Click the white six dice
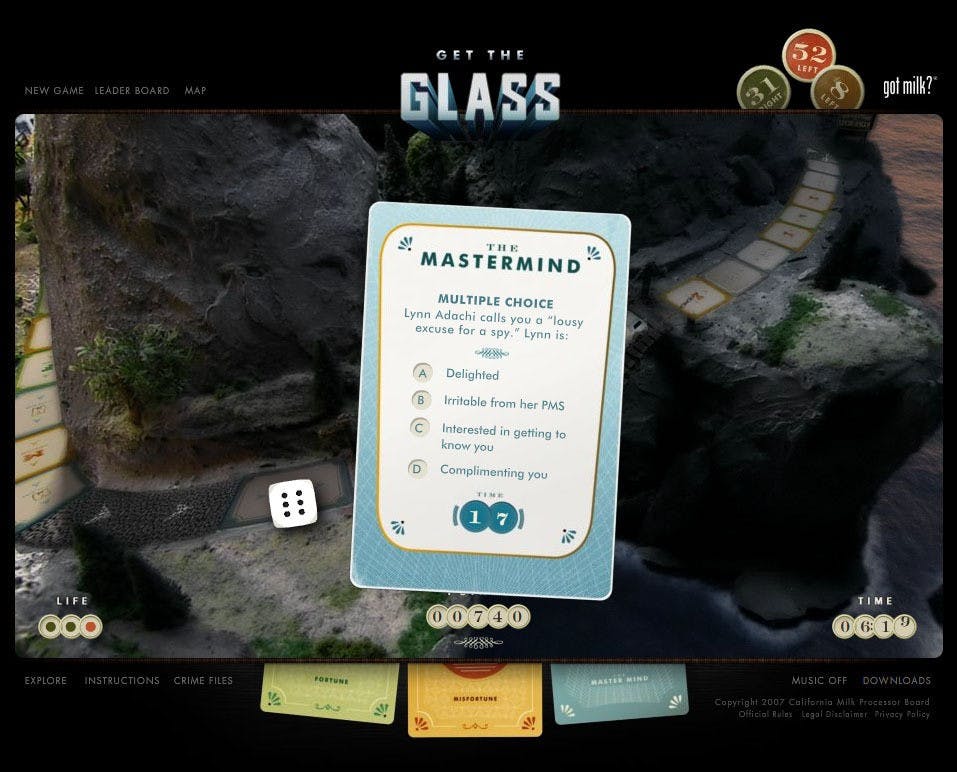This screenshot has height=772, width=957. point(293,503)
